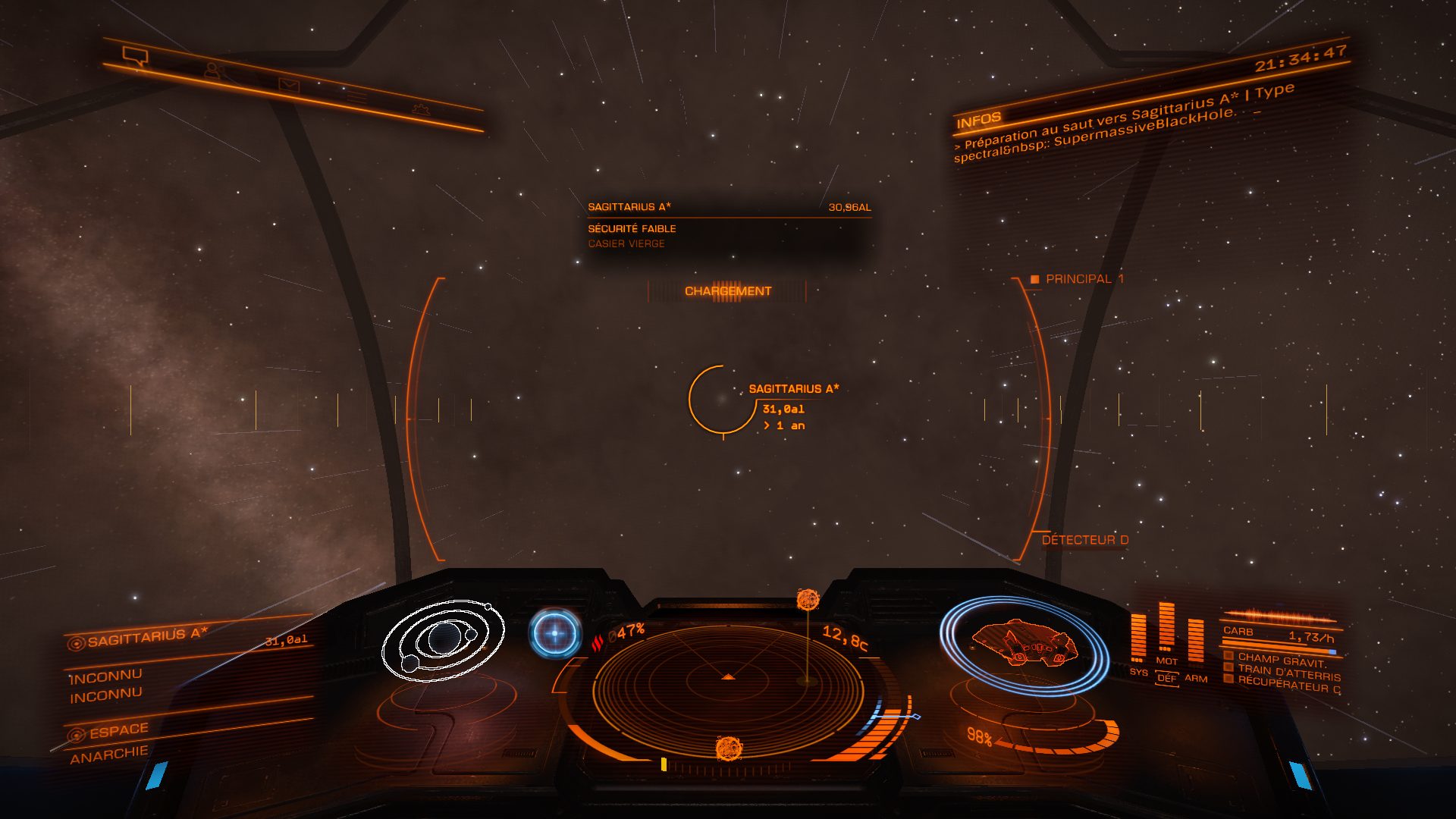Viewport: 1456px width, 819px height.
Task: Click the ship hologram shield display
Action: click(x=1023, y=645)
